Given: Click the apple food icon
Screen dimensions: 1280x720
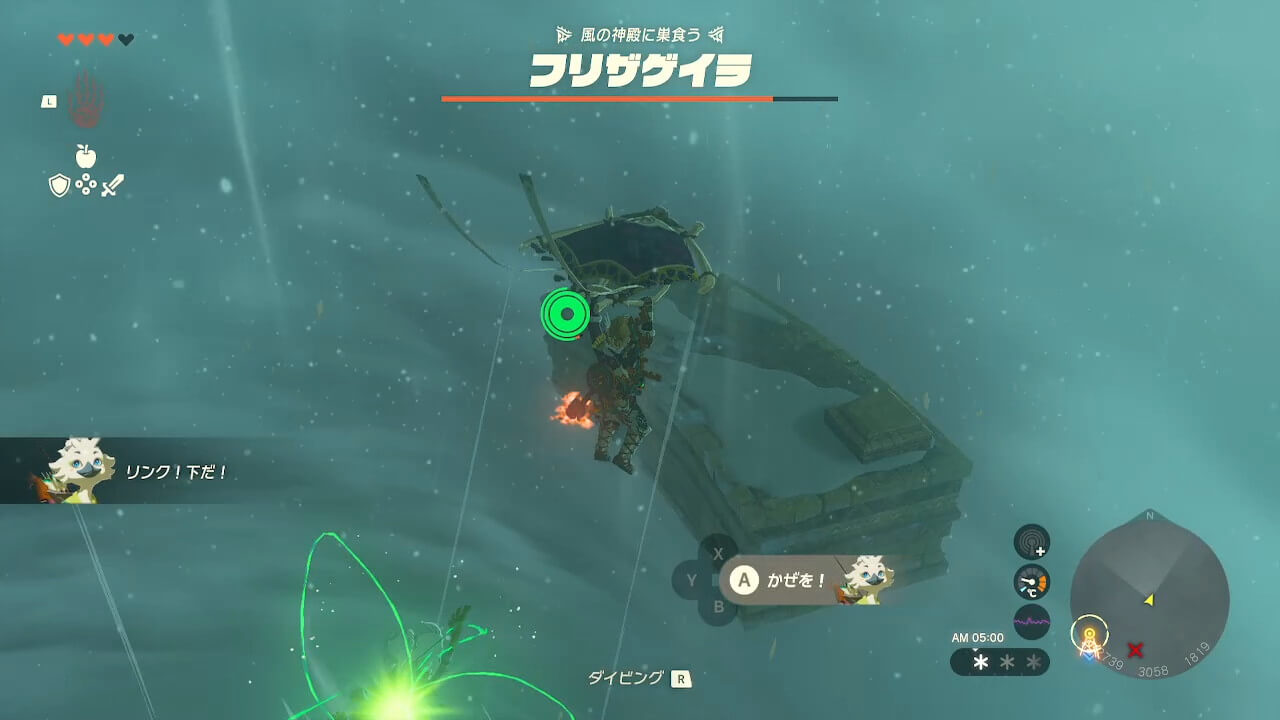Looking at the screenshot, I should [x=86, y=156].
